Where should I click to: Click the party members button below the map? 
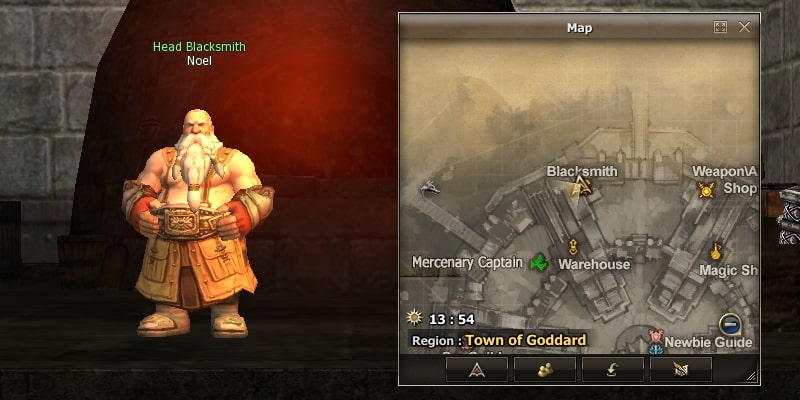coord(544,369)
